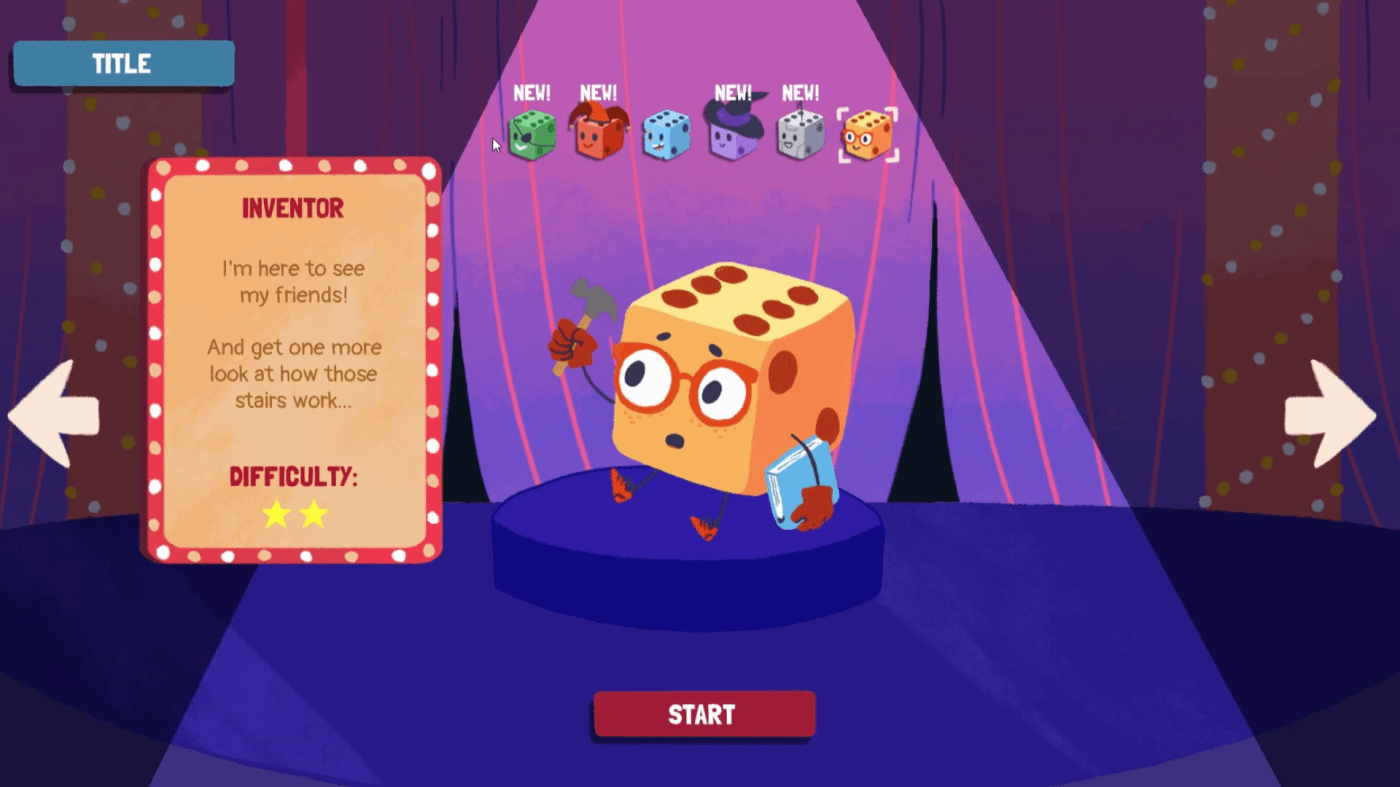Open the Title screen
This screenshot has height=787, width=1400.
122,63
